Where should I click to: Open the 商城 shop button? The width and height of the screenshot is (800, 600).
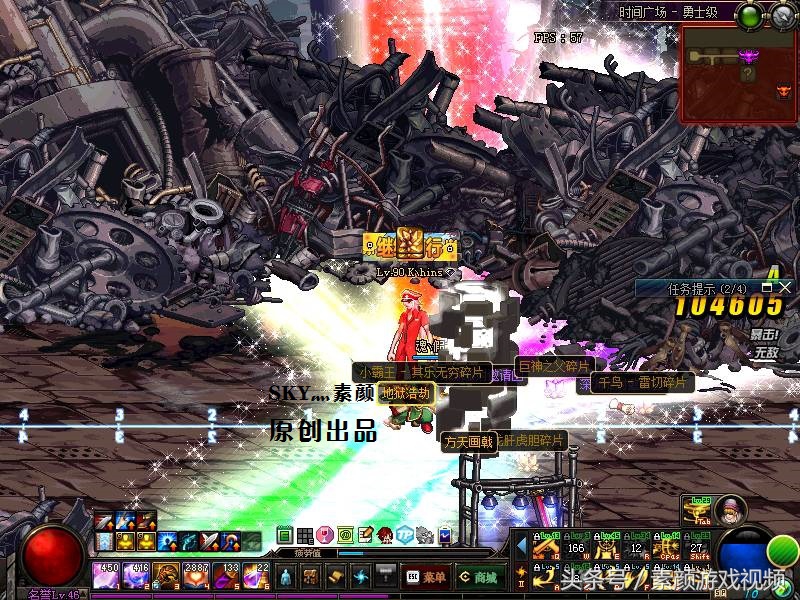tap(479, 576)
